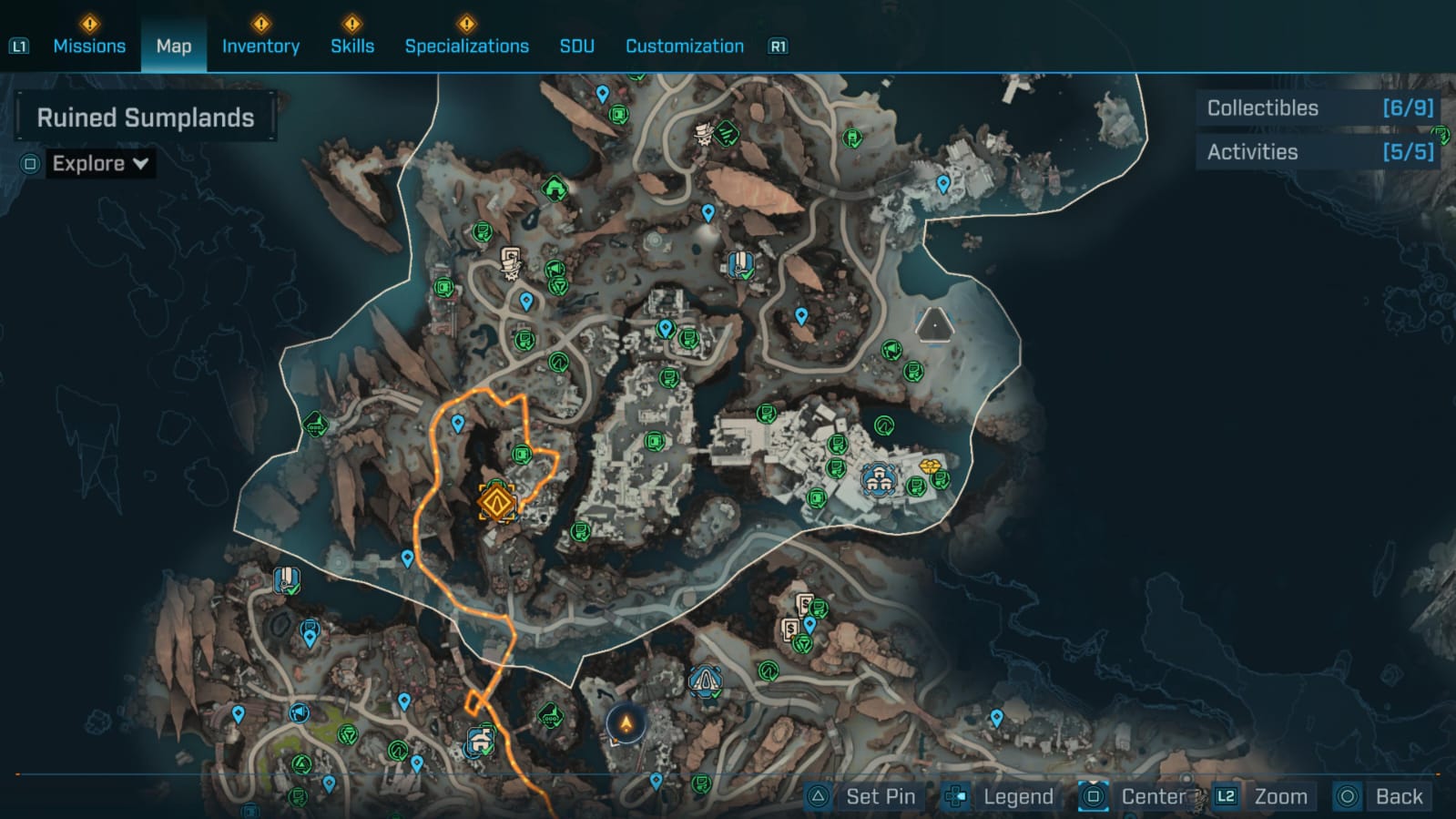Select the player position arrow marker

pos(626,724)
